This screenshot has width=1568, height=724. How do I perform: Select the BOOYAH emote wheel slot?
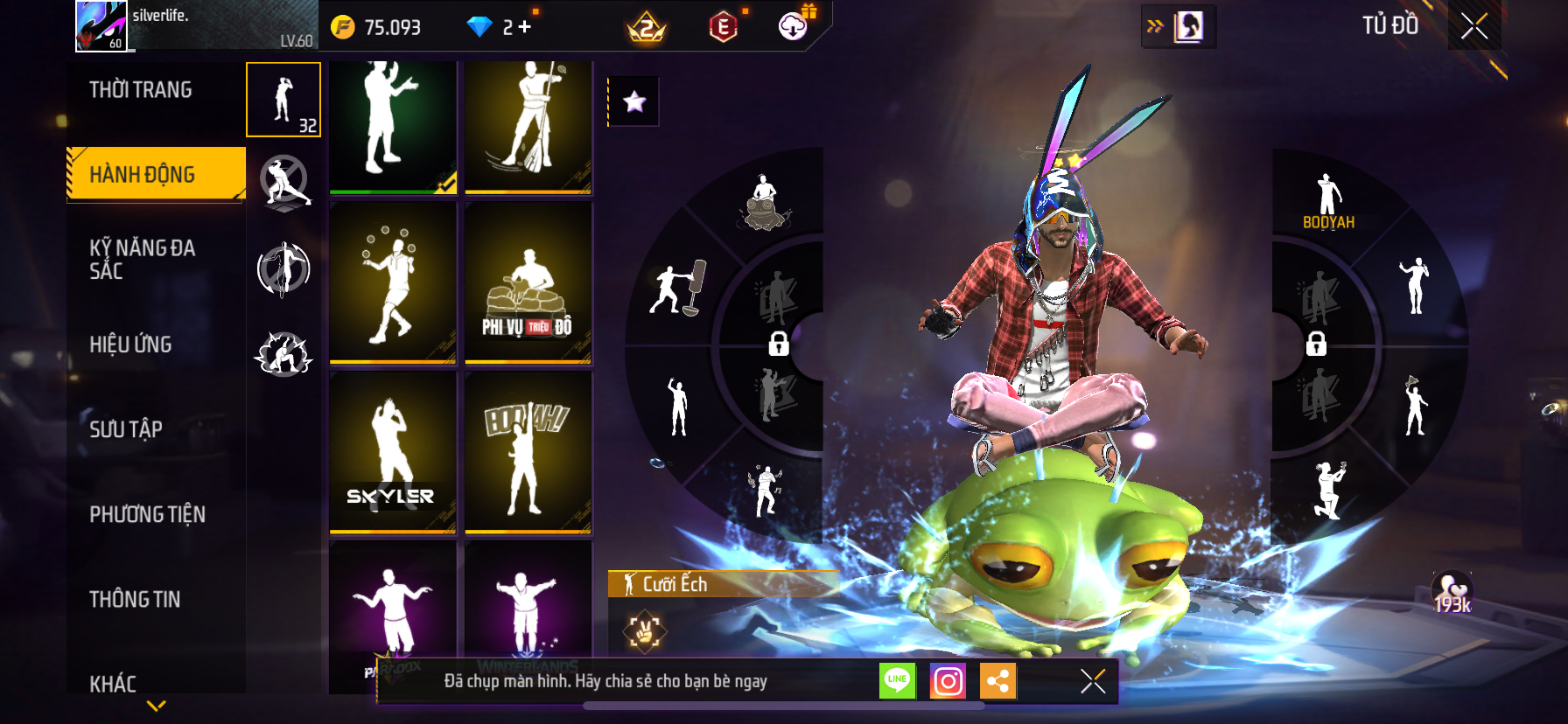(x=1328, y=201)
